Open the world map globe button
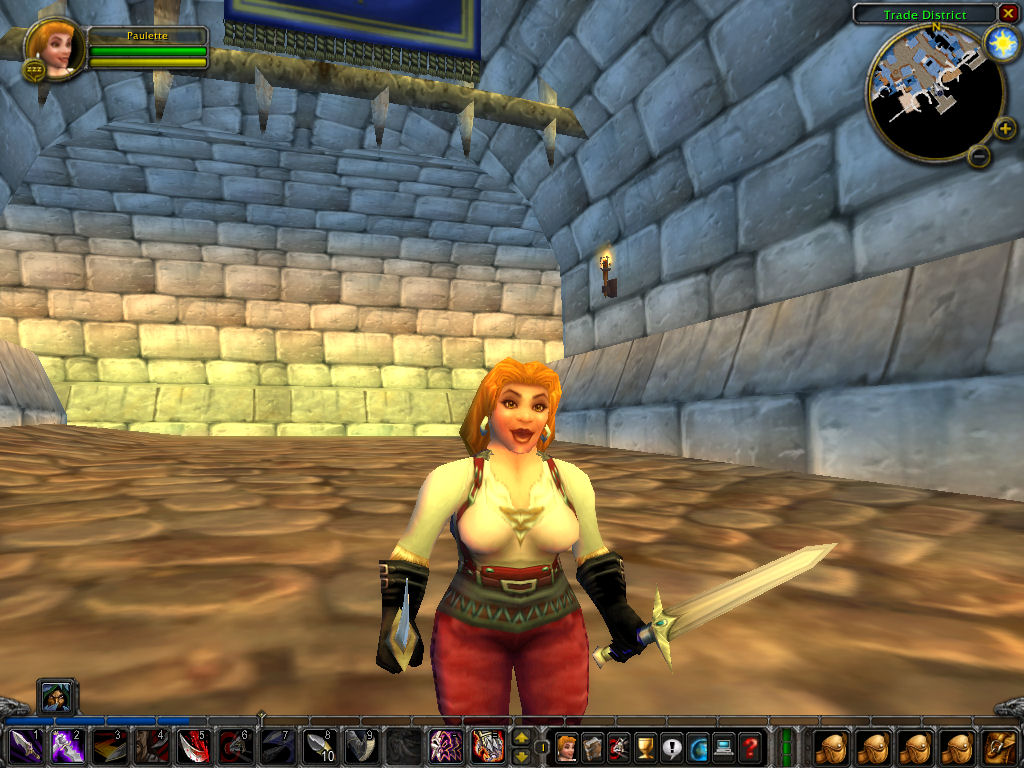This screenshot has height=768, width=1024. [x=697, y=746]
